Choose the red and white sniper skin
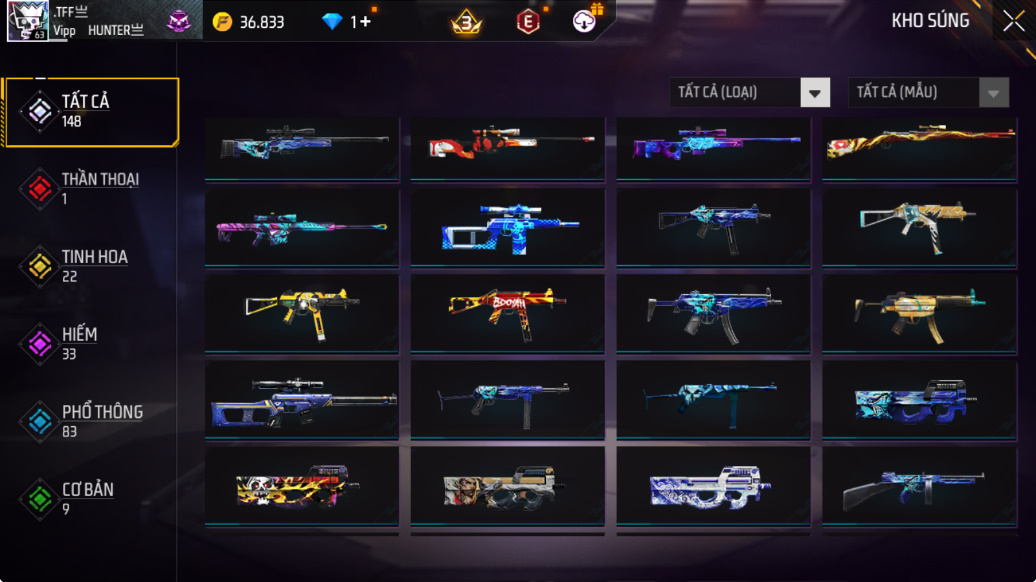Screen dimensions: 1036x582 pos(507,149)
